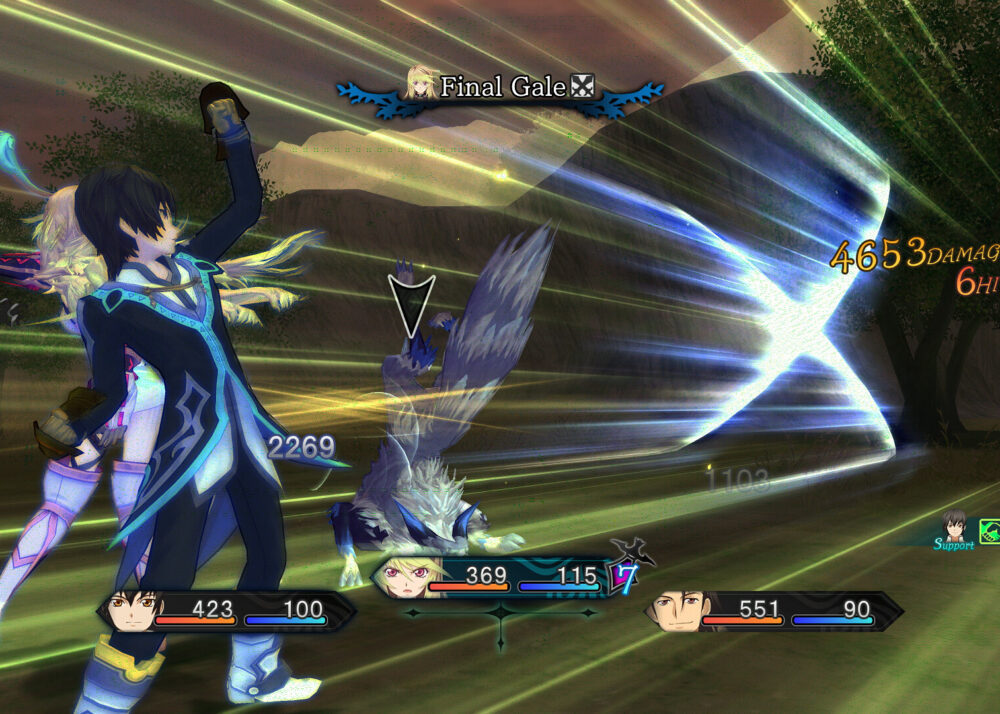Activate the green handshake support icon
1000x714 pixels.
(990, 531)
